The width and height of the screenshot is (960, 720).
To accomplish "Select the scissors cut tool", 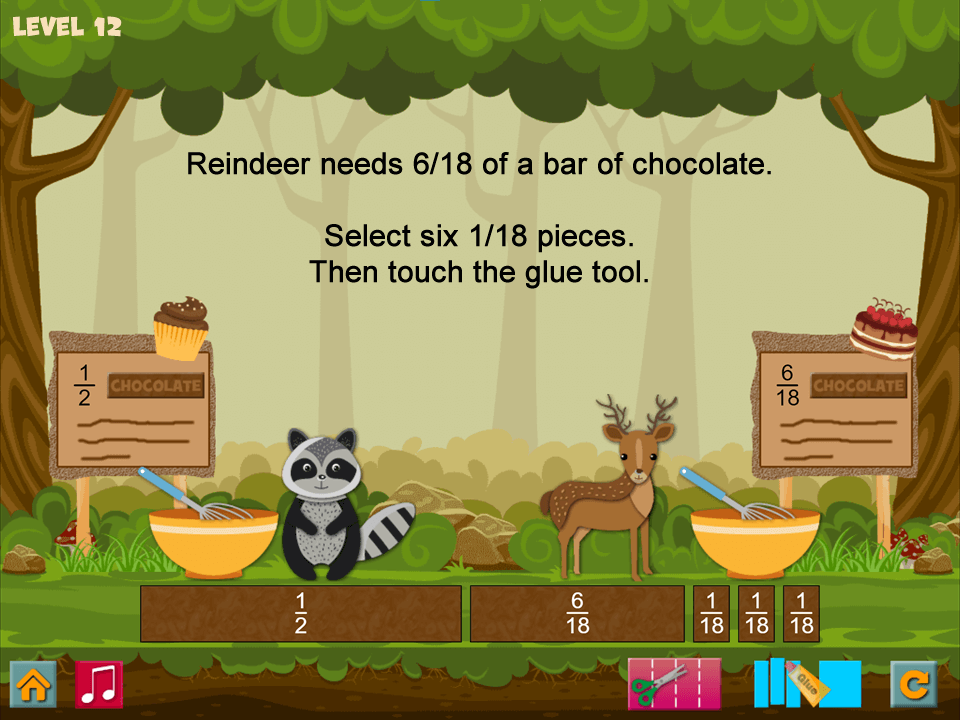I will coord(673,684).
